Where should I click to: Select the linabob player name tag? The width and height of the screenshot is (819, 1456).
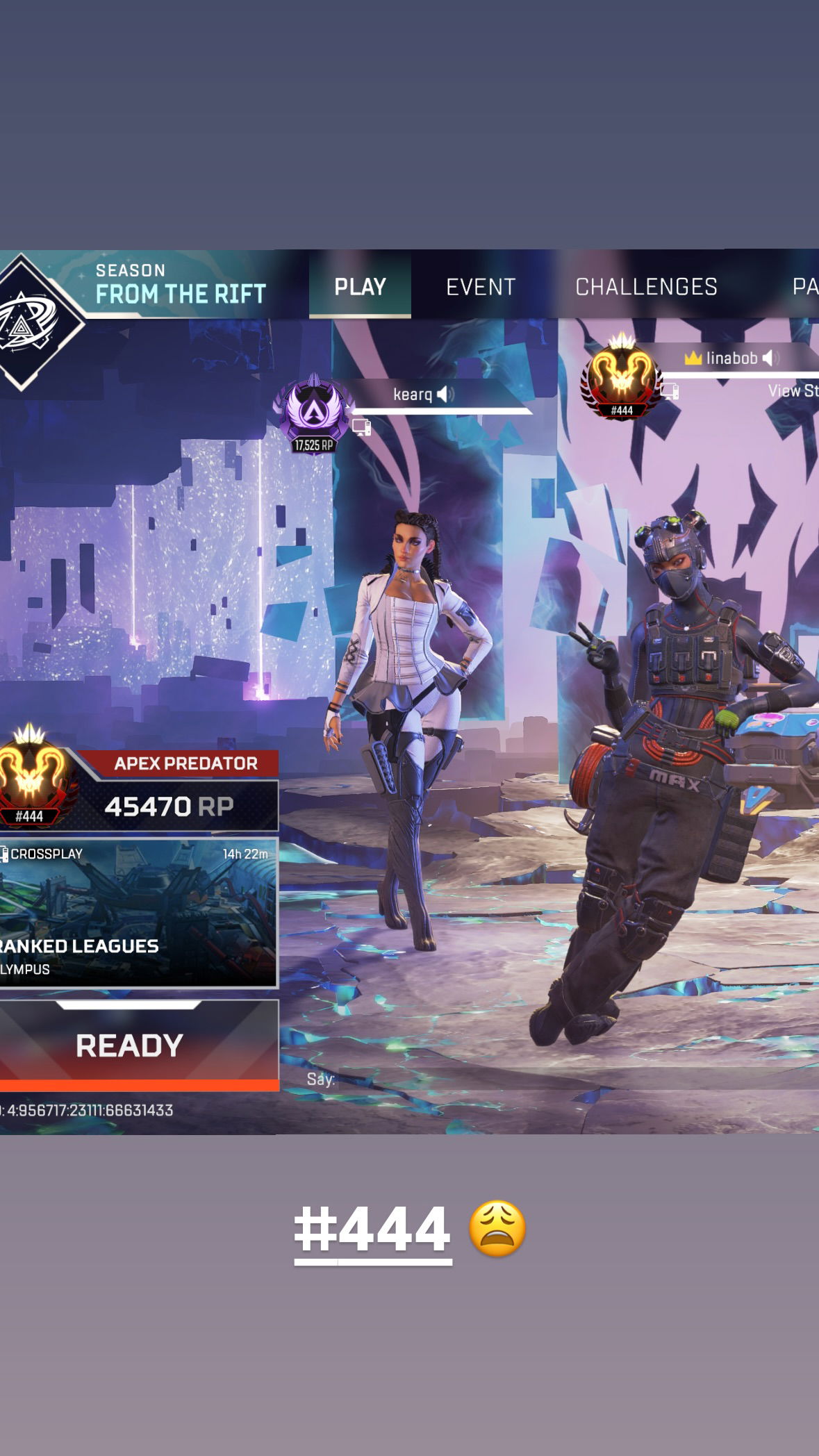731,358
